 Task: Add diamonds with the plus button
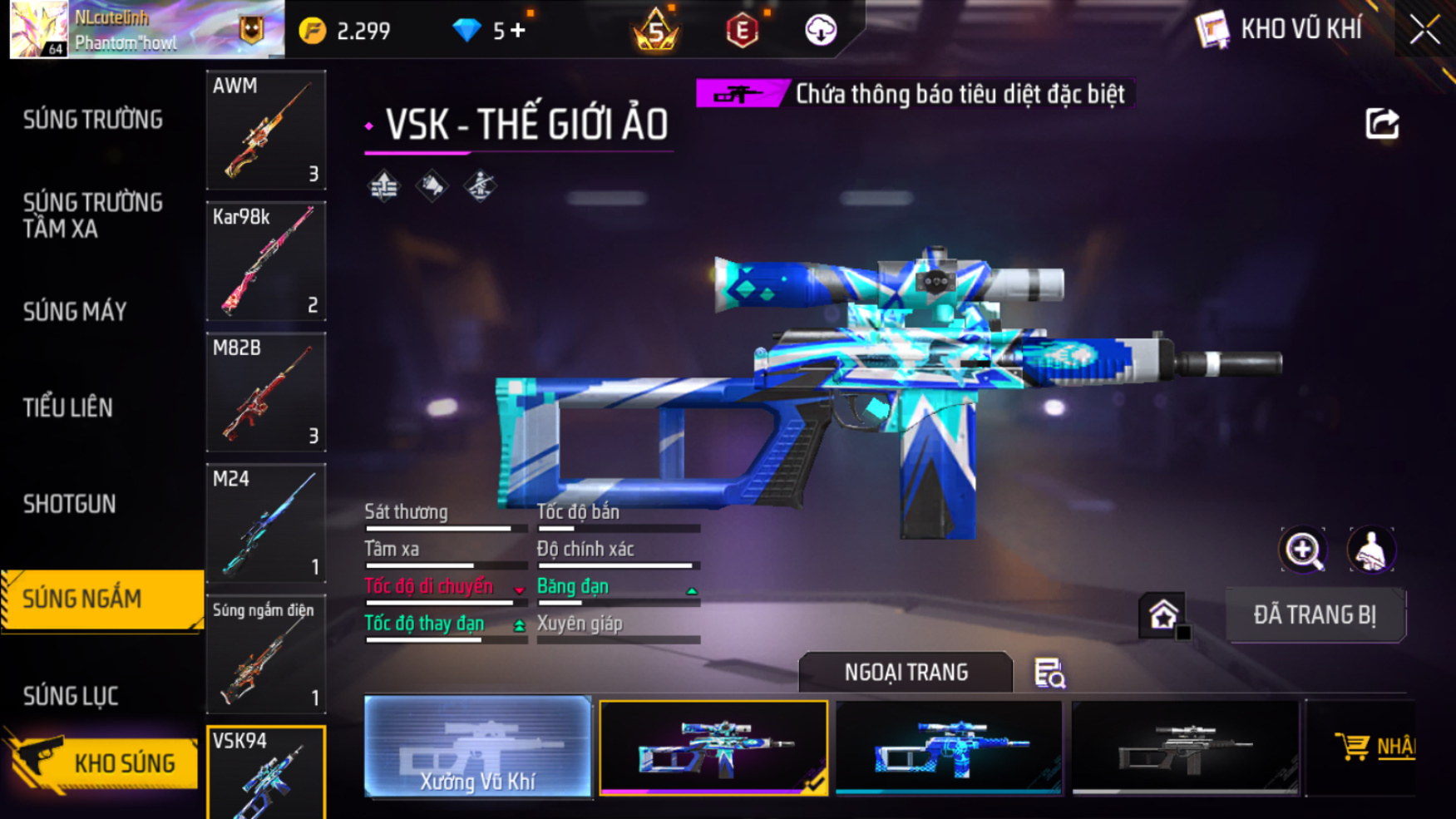pos(518,31)
